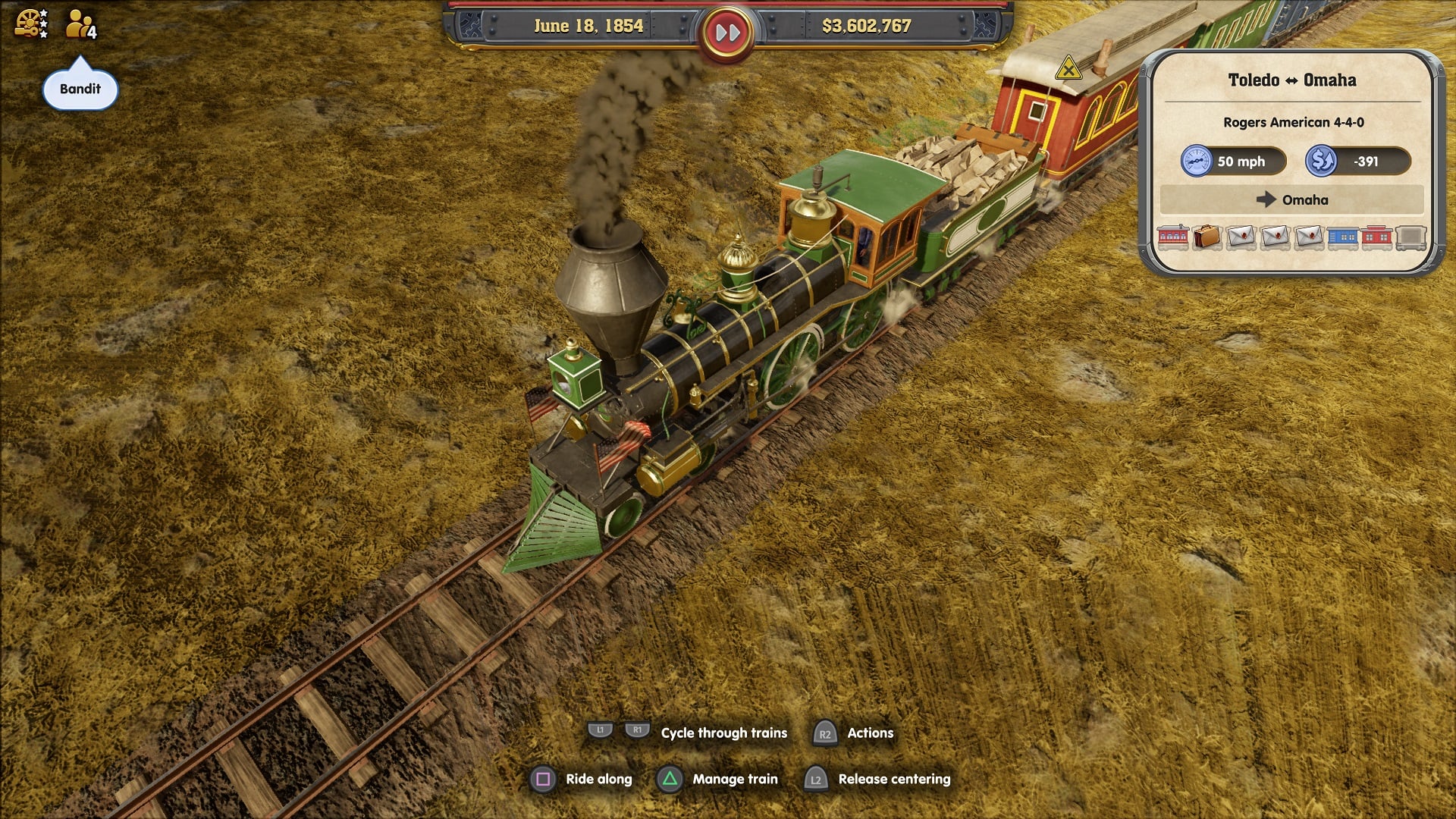Select the brown suitcase wagon icon
Image resolution: width=1456 pixels, height=819 pixels.
coord(1207,237)
